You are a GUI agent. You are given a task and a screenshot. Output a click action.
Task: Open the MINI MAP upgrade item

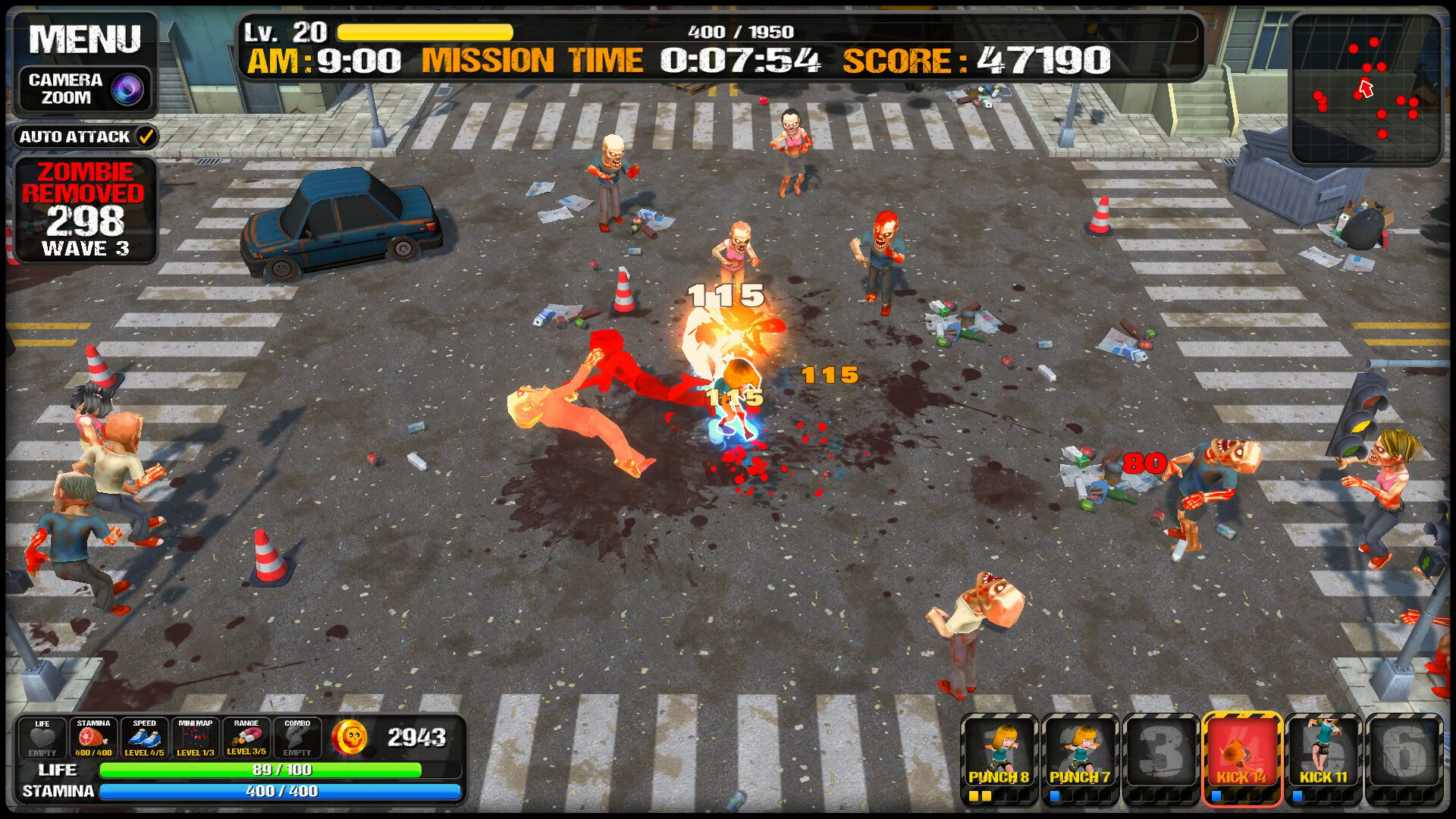pyautogui.click(x=195, y=736)
